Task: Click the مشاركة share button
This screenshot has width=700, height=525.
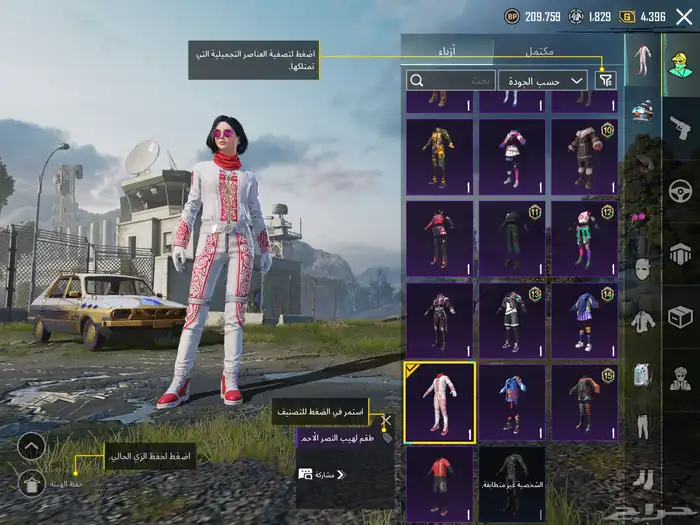Action: tap(323, 474)
